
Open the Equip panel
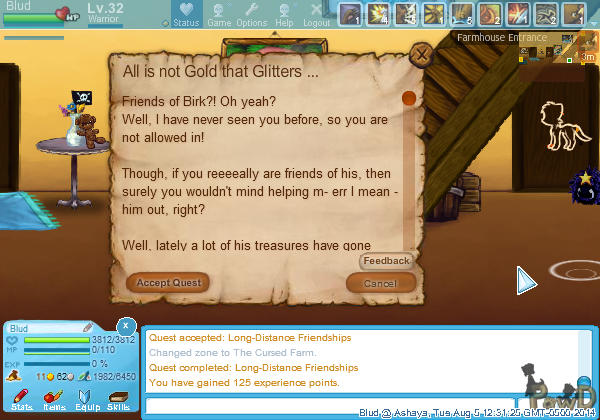(86, 401)
